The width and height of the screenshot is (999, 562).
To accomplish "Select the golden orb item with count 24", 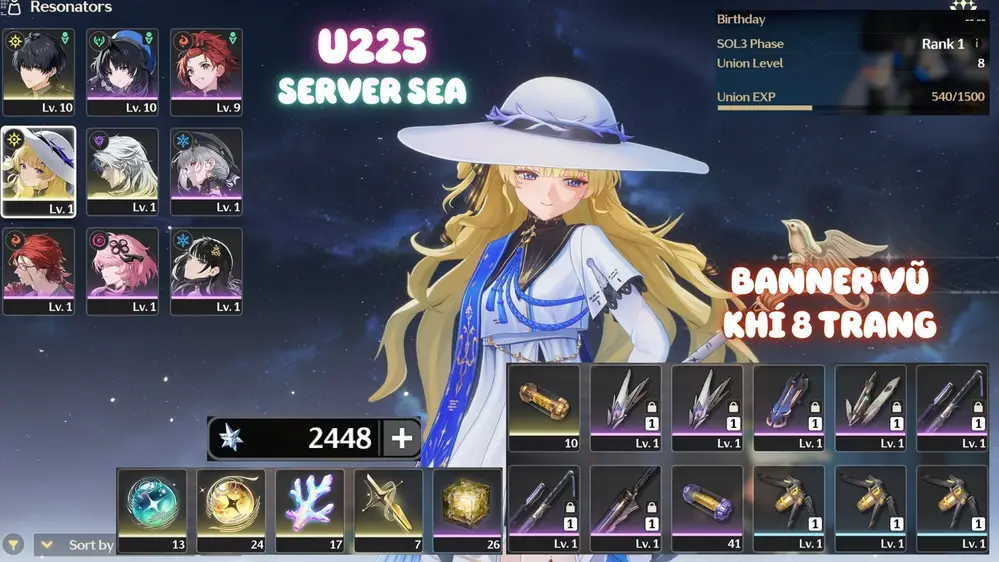I will coord(231,510).
